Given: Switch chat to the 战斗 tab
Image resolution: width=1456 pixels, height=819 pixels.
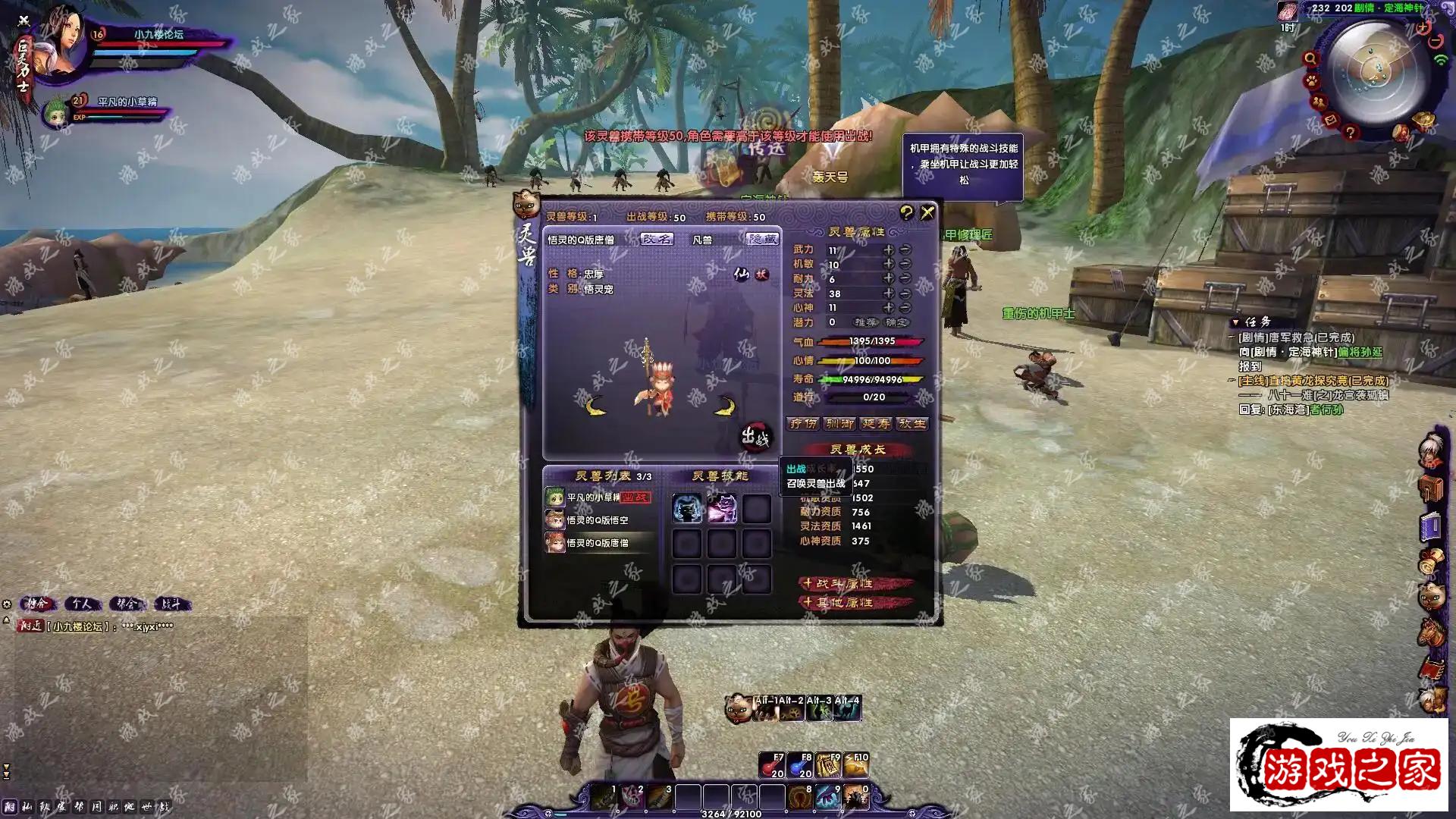Looking at the screenshot, I should coord(171,604).
